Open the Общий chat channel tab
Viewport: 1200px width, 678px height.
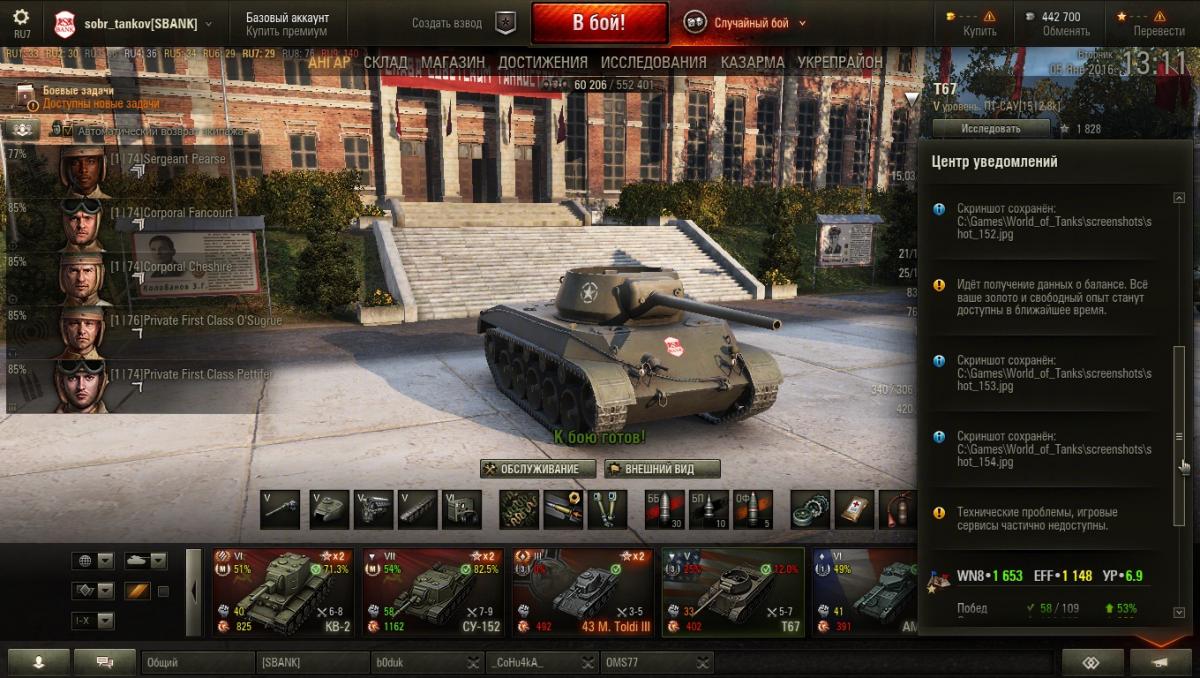point(197,662)
